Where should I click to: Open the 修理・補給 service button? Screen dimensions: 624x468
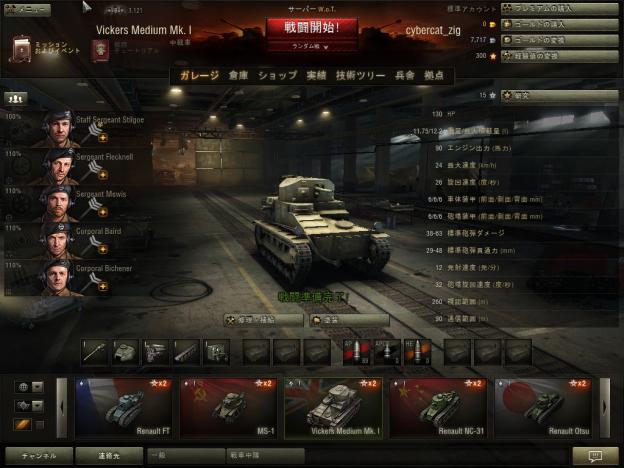[263, 320]
